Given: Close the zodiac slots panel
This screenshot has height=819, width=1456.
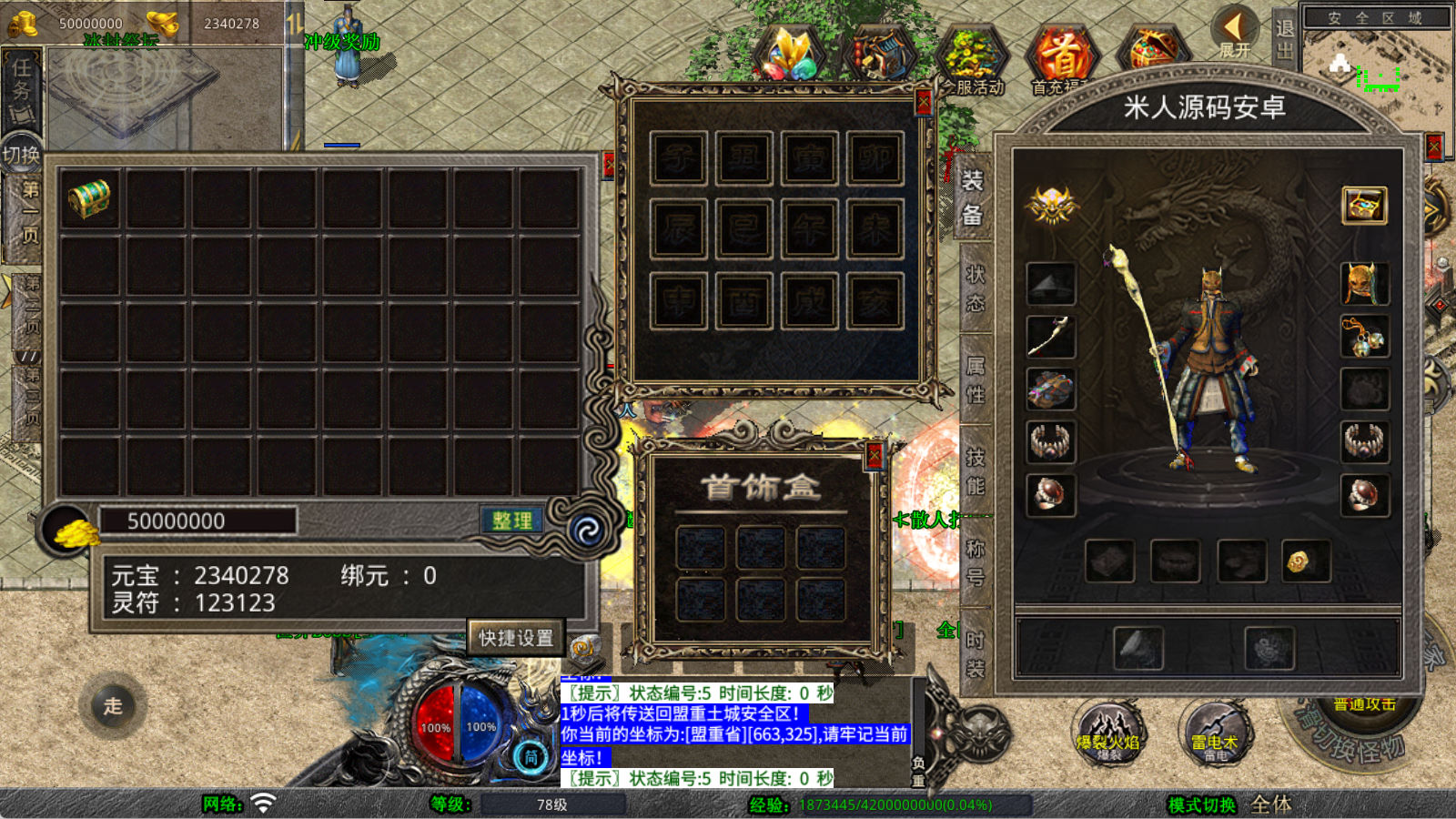Looking at the screenshot, I should (924, 102).
